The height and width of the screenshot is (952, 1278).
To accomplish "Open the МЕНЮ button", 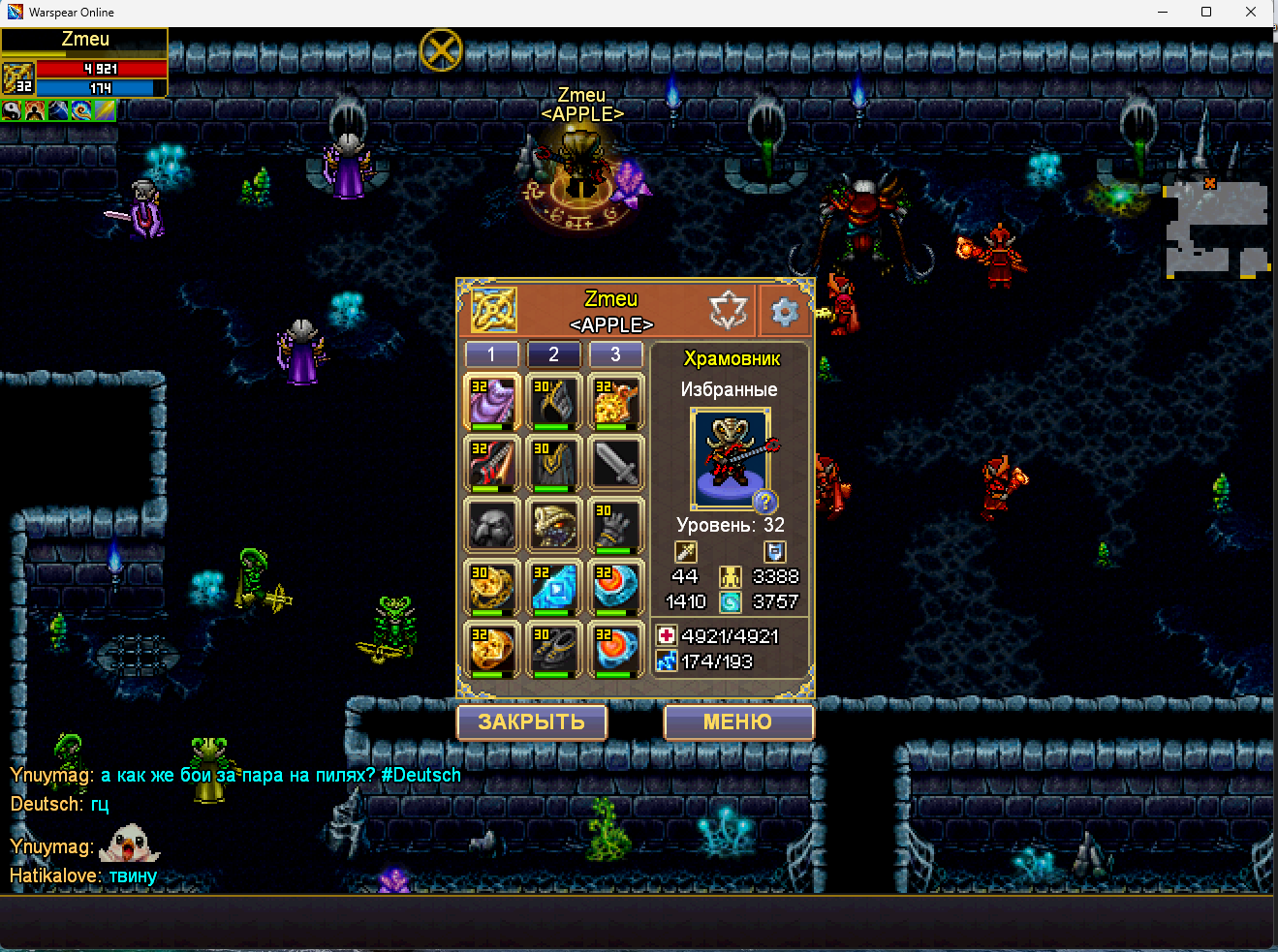I will 737,722.
